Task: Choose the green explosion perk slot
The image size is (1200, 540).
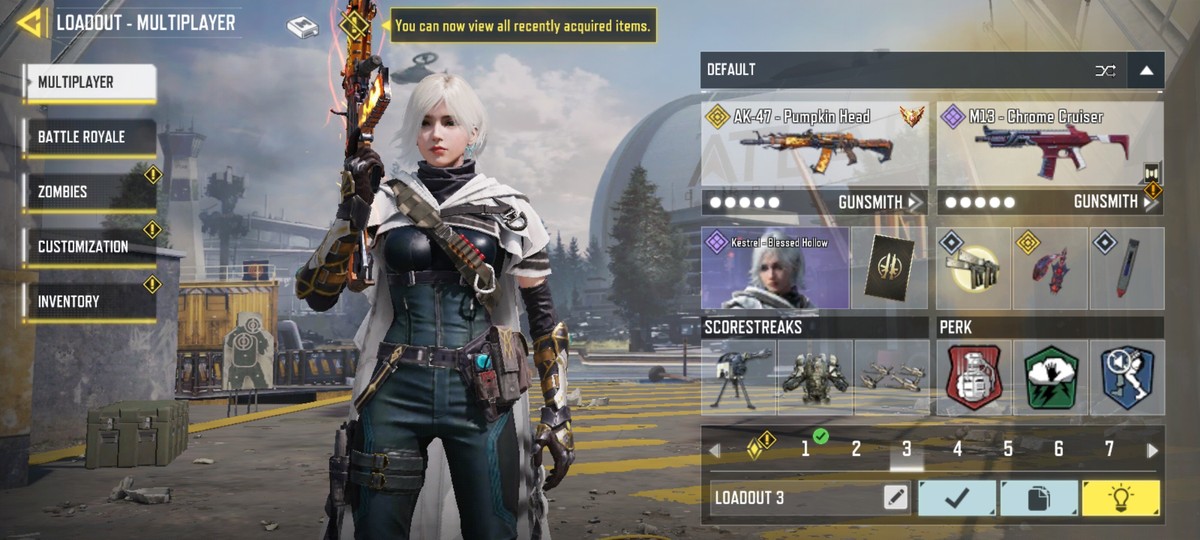Action: coord(1050,377)
